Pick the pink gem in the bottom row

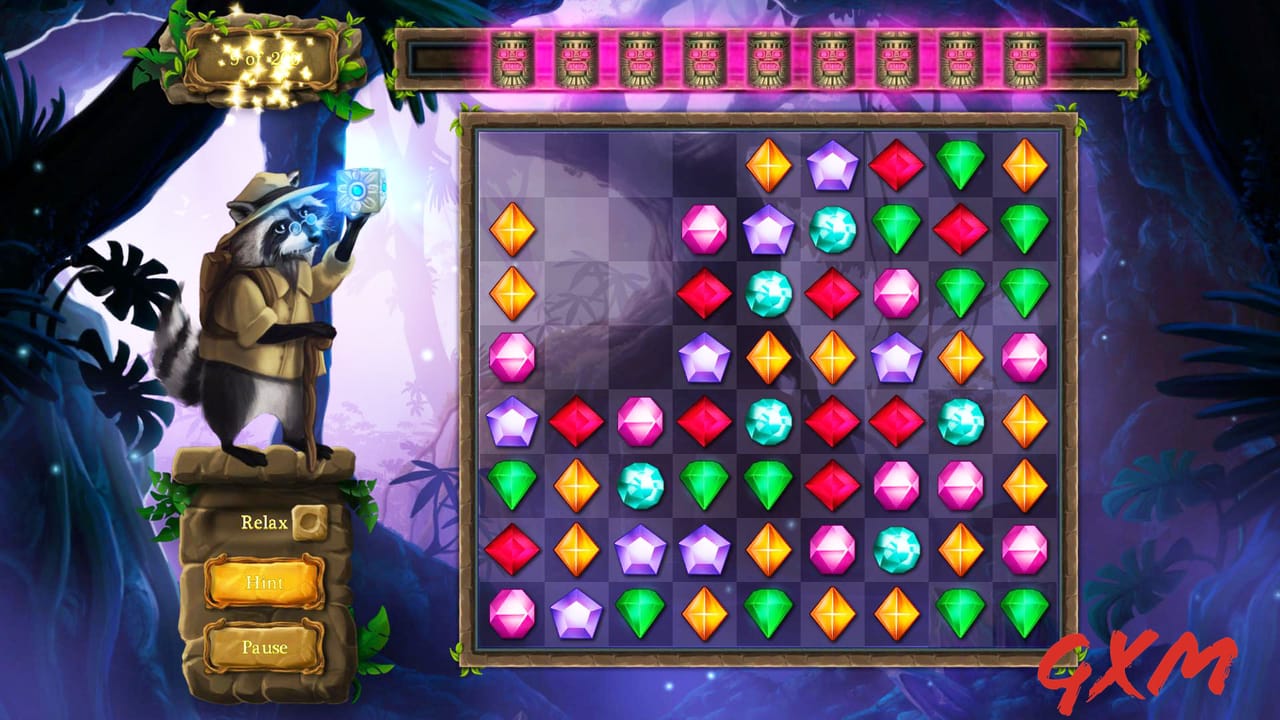512,613
